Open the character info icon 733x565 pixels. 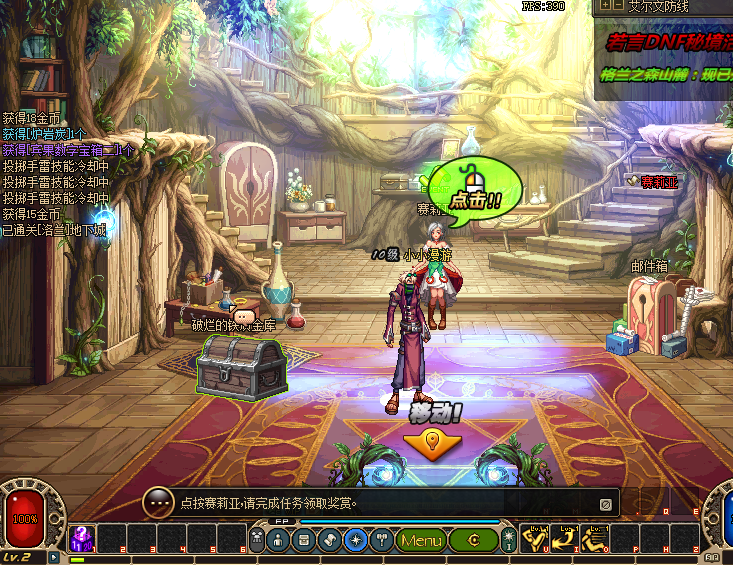tap(278, 541)
